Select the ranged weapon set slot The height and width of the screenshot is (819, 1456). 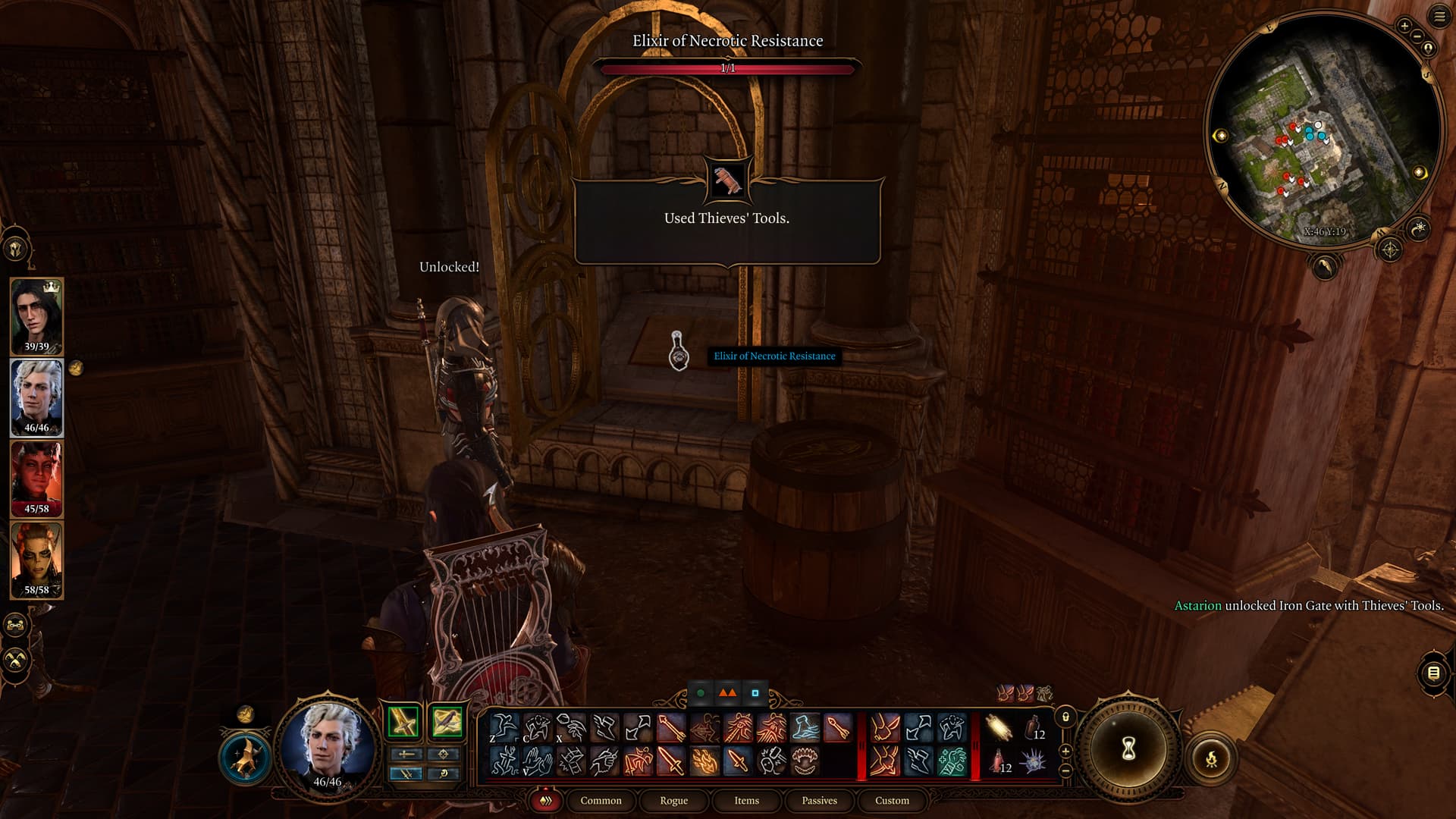click(447, 722)
